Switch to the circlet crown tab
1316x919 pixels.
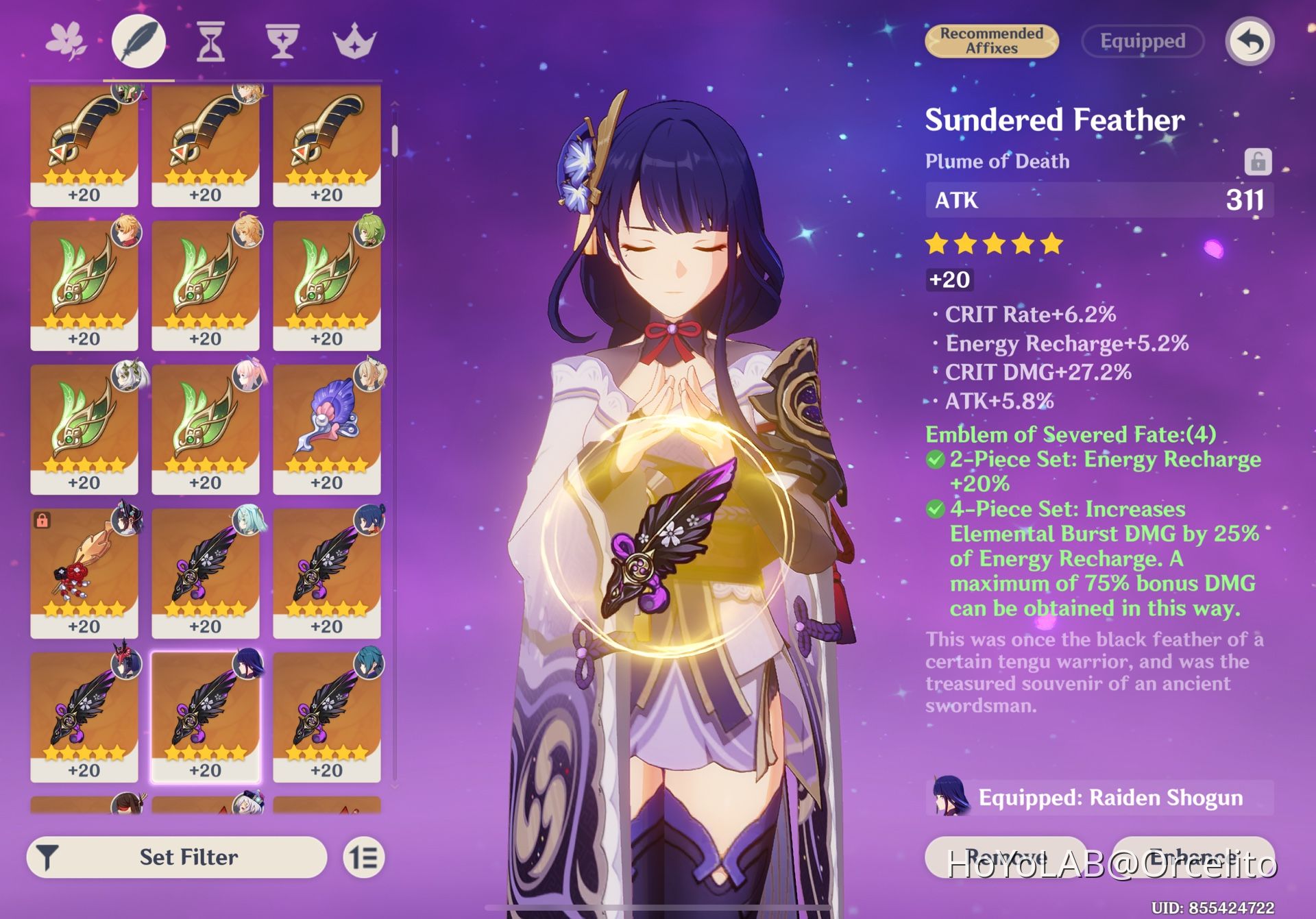354,41
